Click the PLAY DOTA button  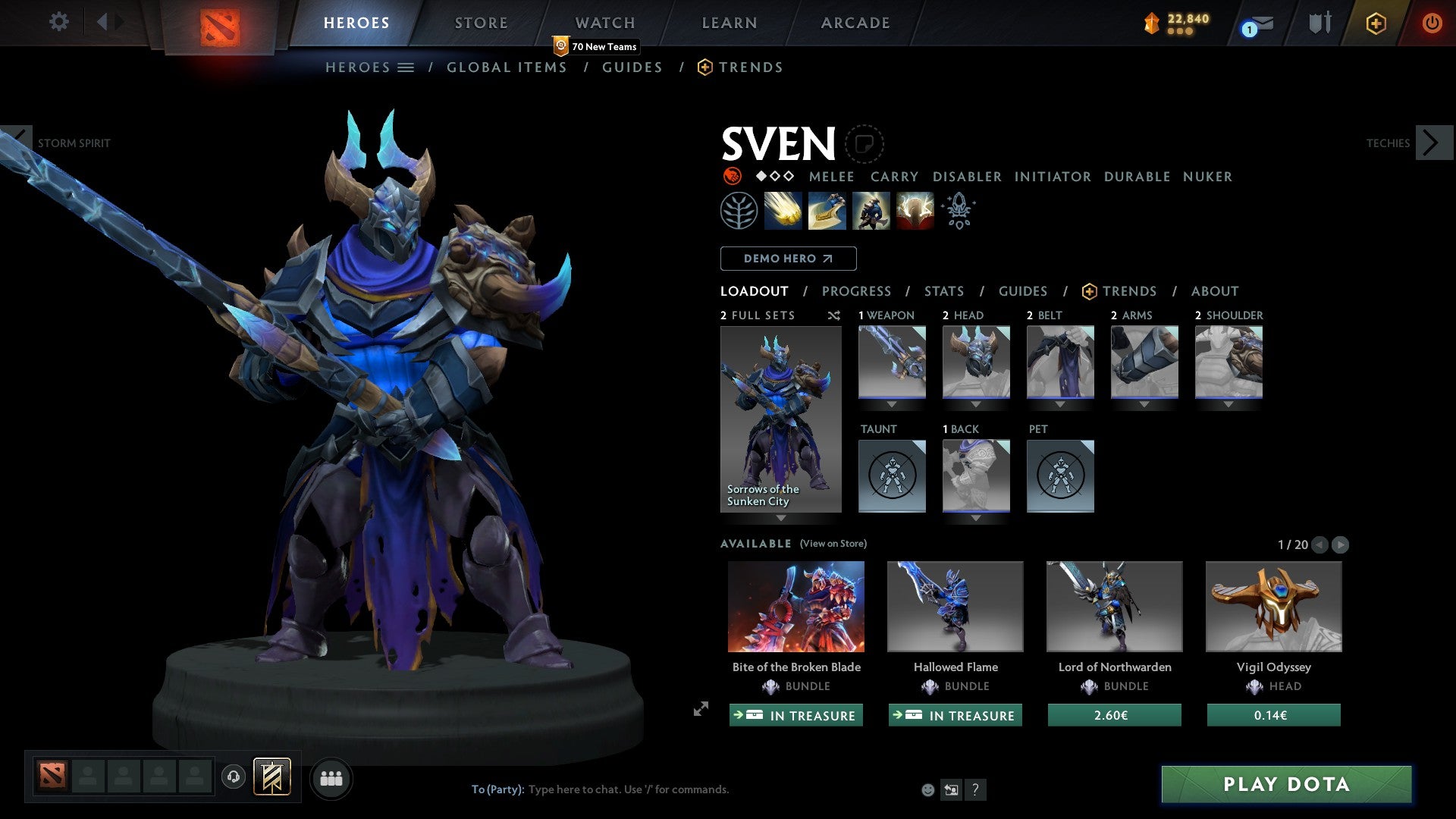coord(1285,785)
